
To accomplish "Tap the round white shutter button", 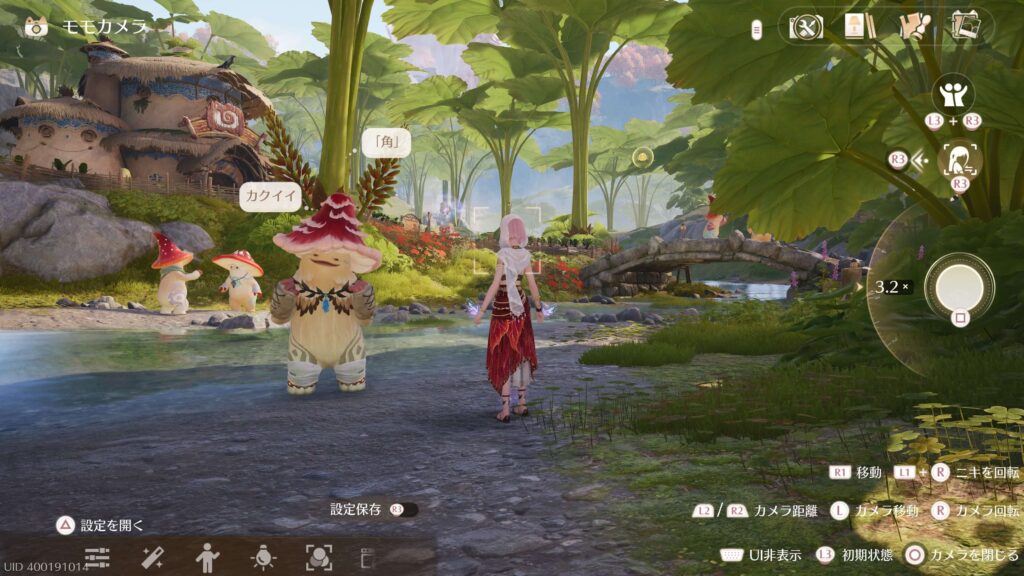I will [x=959, y=286].
